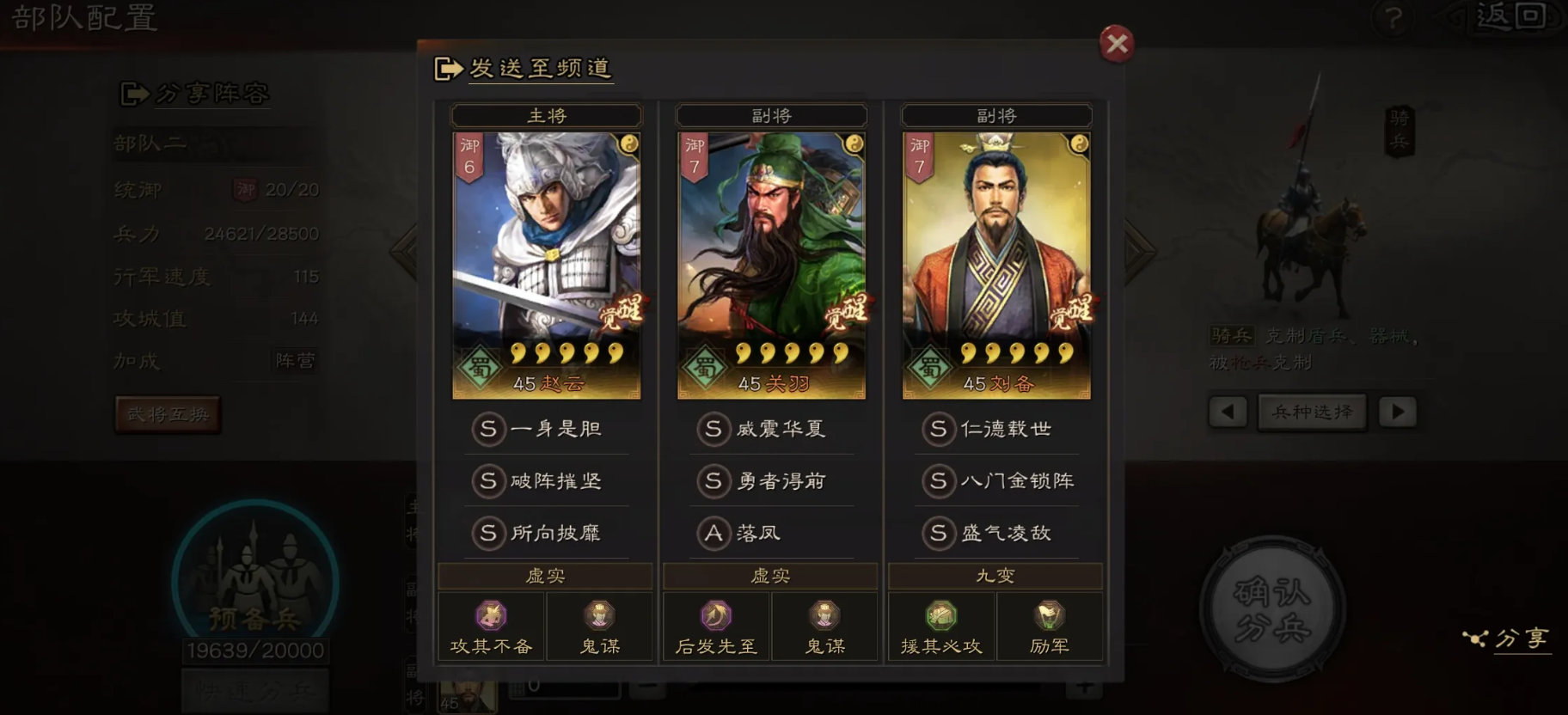Close the send-to-channel popup
Image resolution: width=1568 pixels, height=715 pixels.
[1116, 43]
